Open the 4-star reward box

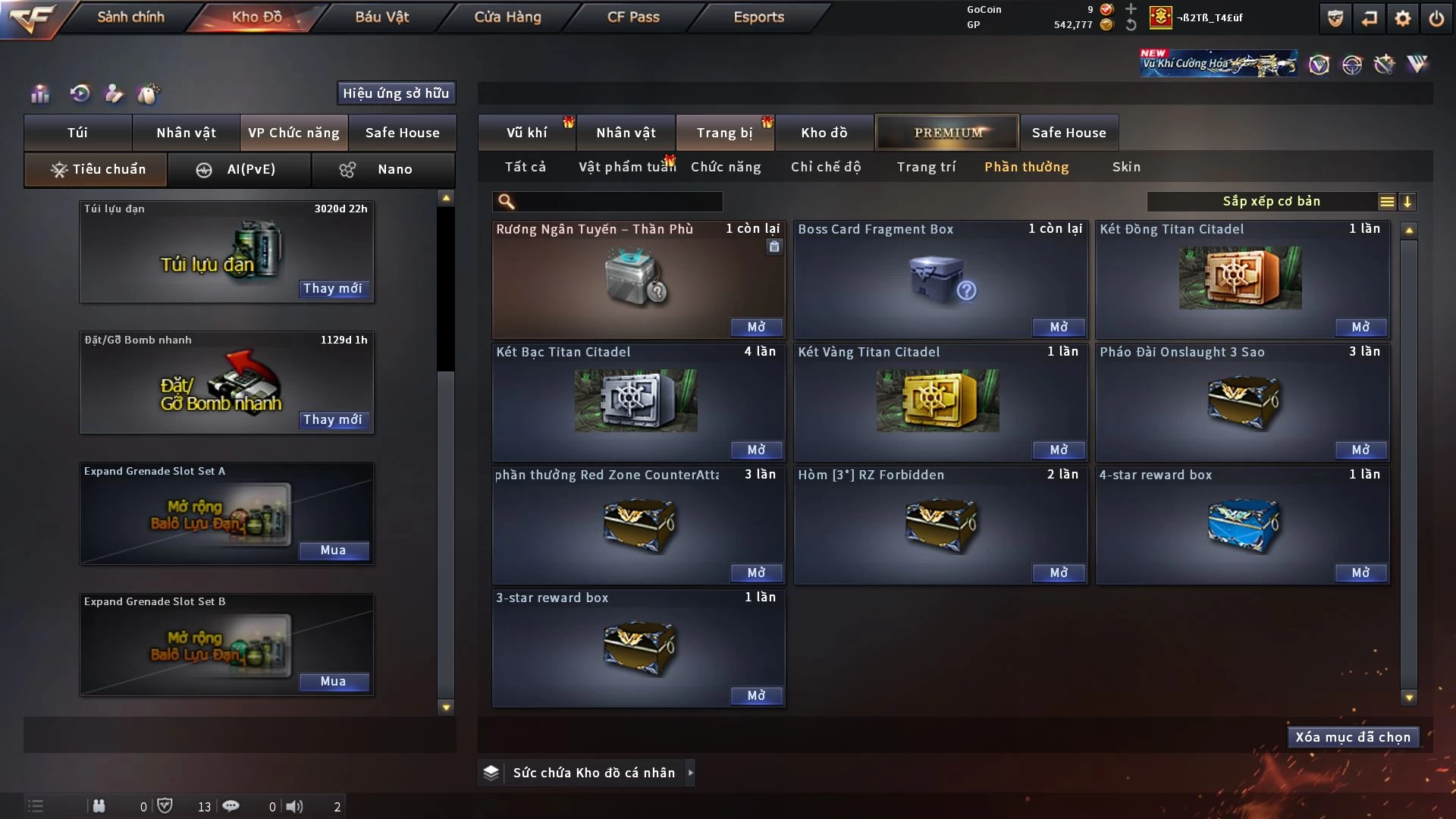coord(1360,573)
